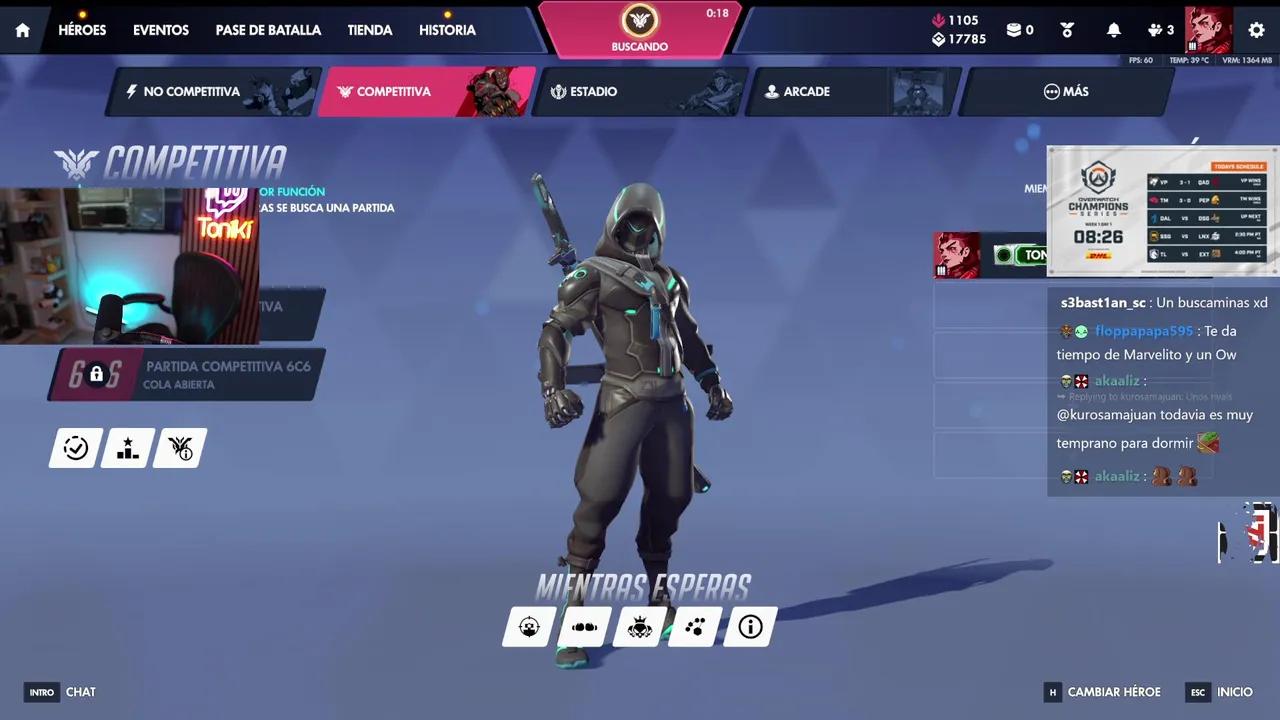Open challenges with the checkmark circle icon
The height and width of the screenshot is (720, 1280).
[75, 448]
